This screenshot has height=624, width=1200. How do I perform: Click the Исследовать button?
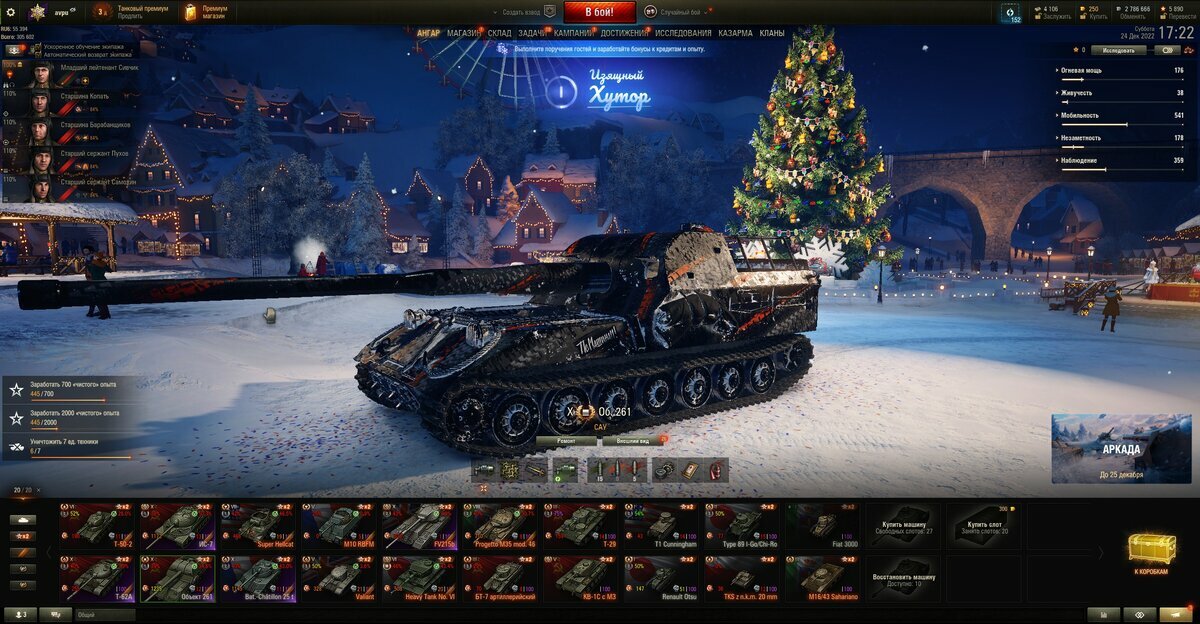(1118, 49)
